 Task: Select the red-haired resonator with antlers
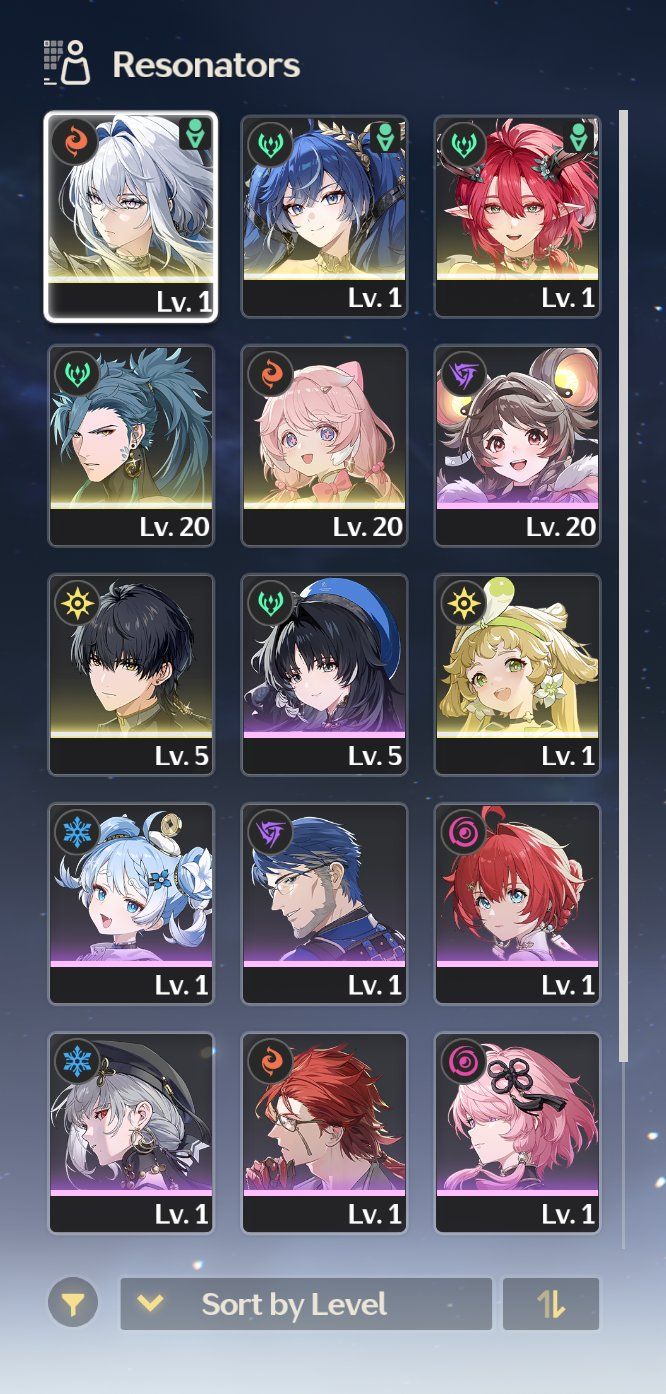pyautogui.click(x=517, y=215)
